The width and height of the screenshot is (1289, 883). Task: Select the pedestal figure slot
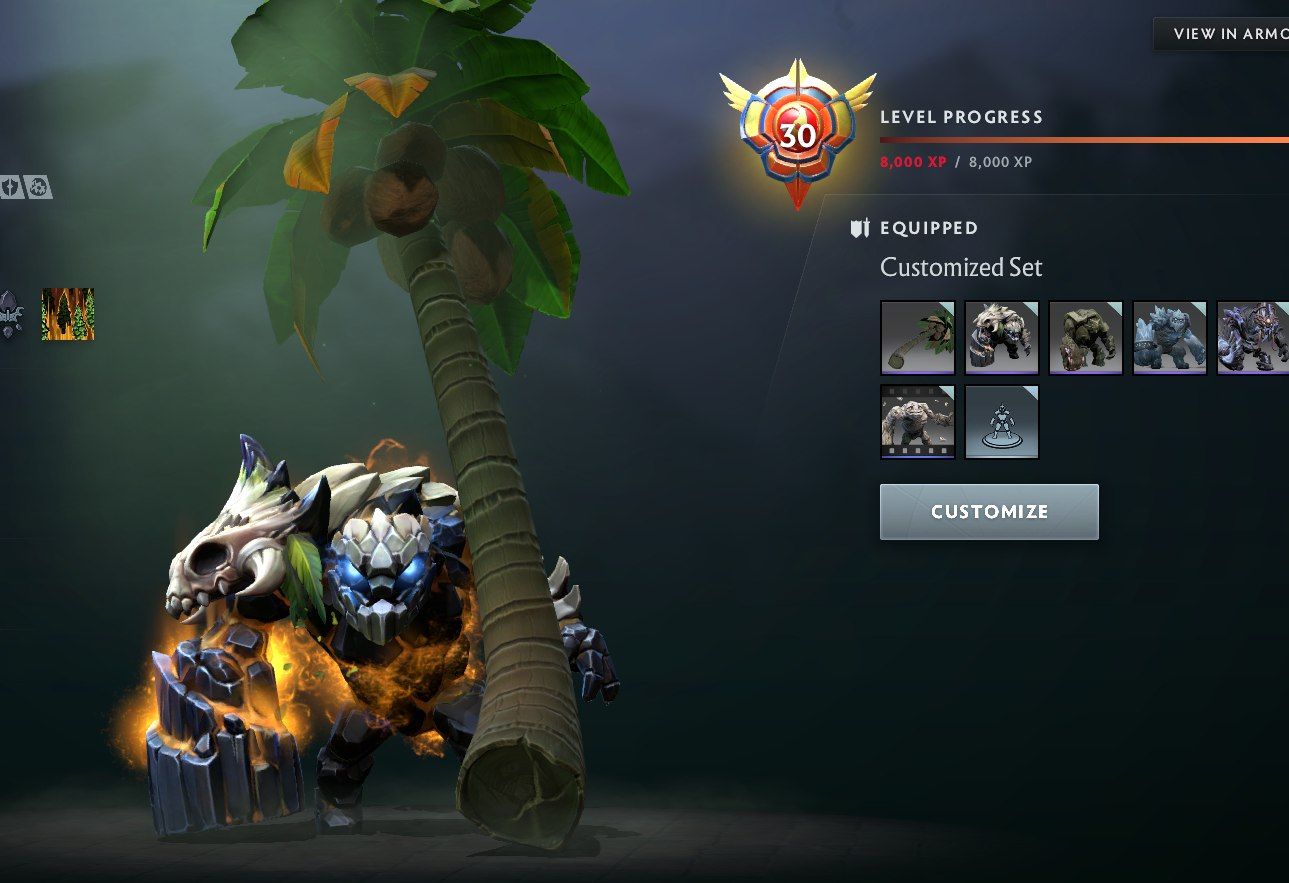[x=1001, y=421]
